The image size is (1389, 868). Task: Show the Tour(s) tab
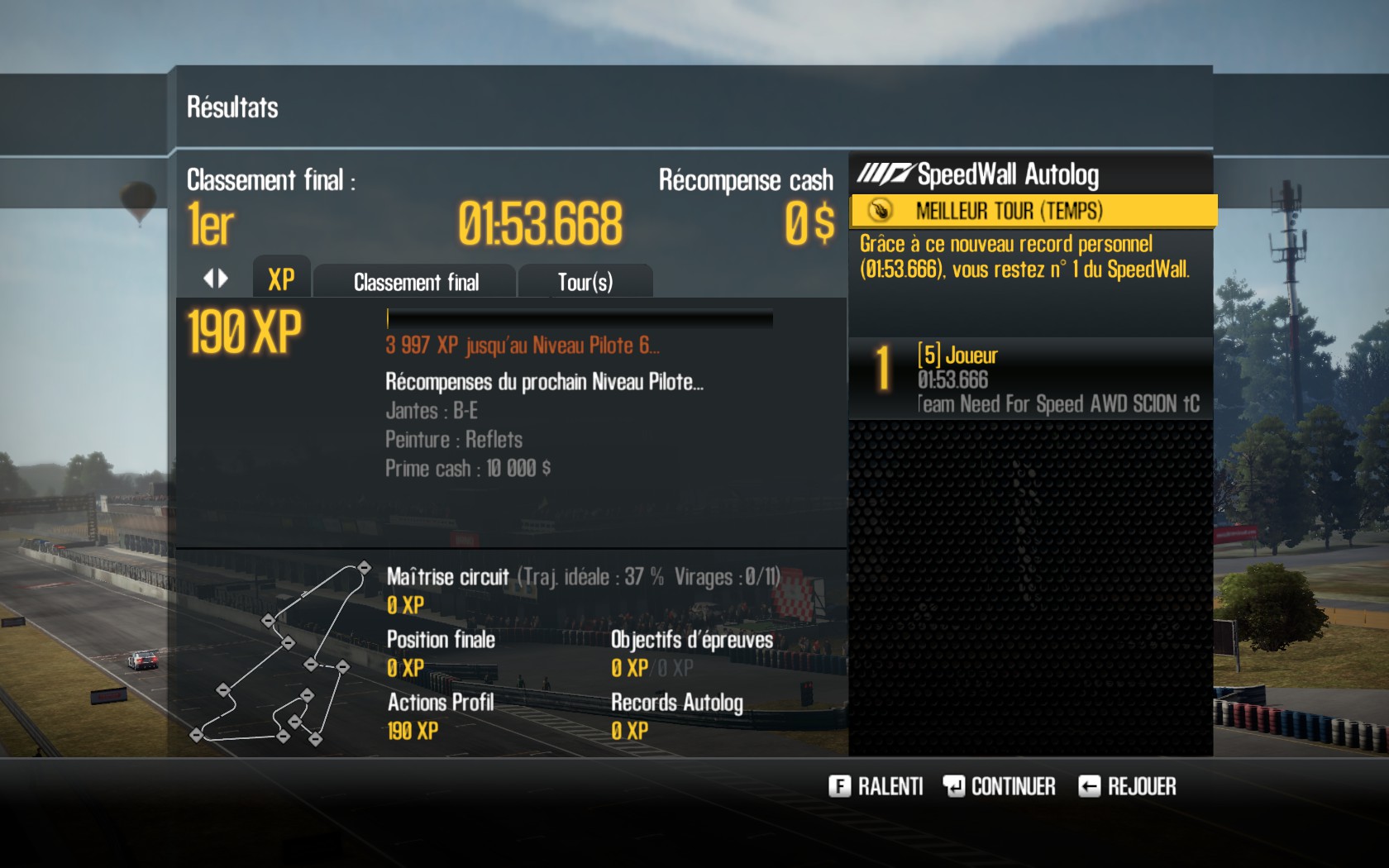(x=585, y=282)
